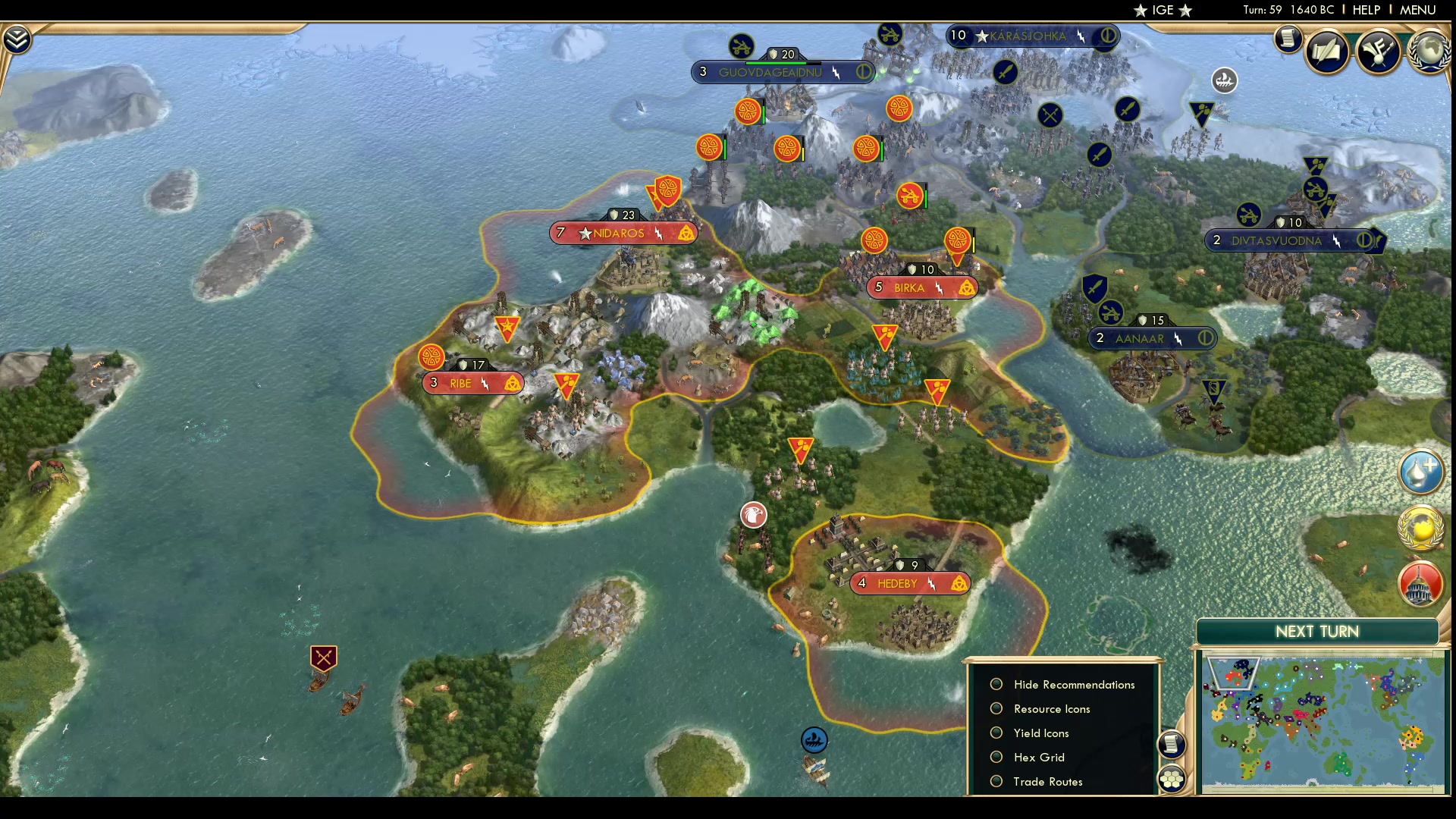Screen dimensions: 1456x819
Task: Click the golden globe medallion on the right edge
Action: click(1422, 529)
